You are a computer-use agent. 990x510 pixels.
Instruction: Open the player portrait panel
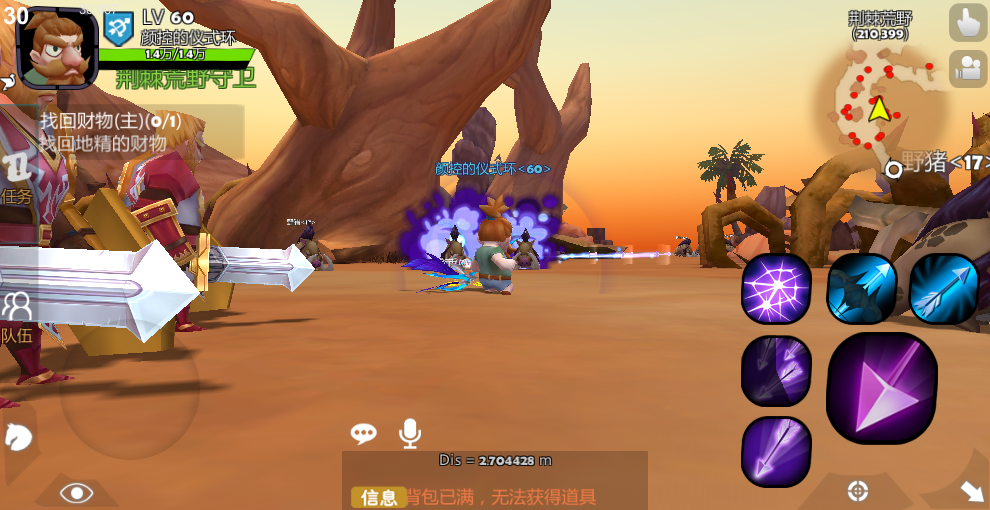[x=57, y=47]
